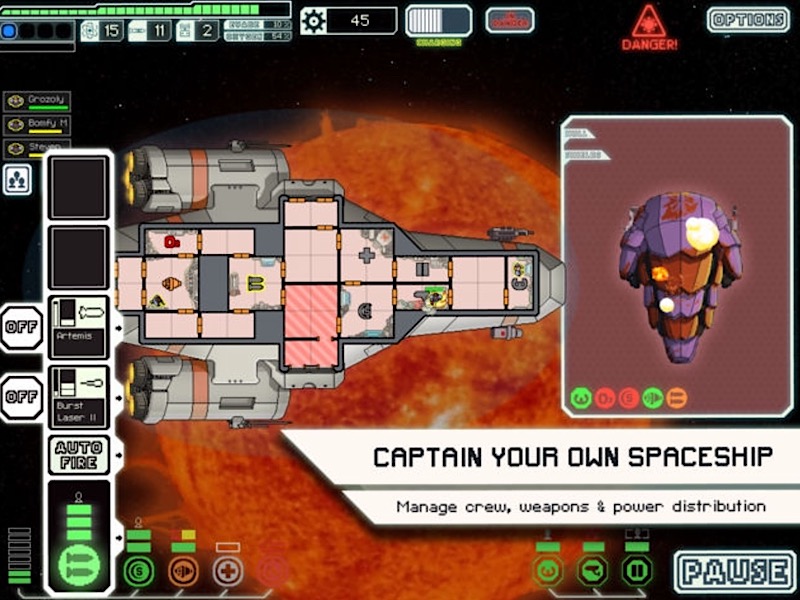Image resolution: width=800 pixels, height=600 pixels.
Task: Select the Burst Laser II weapon slot
Action: 78,396
